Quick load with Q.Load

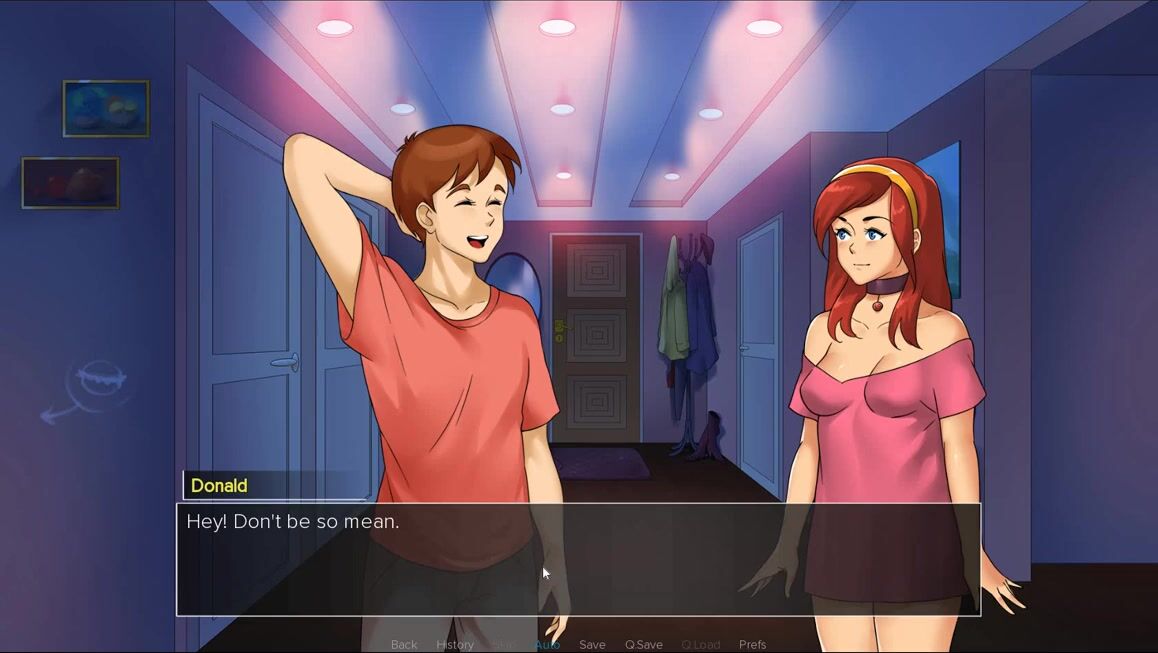coord(700,645)
